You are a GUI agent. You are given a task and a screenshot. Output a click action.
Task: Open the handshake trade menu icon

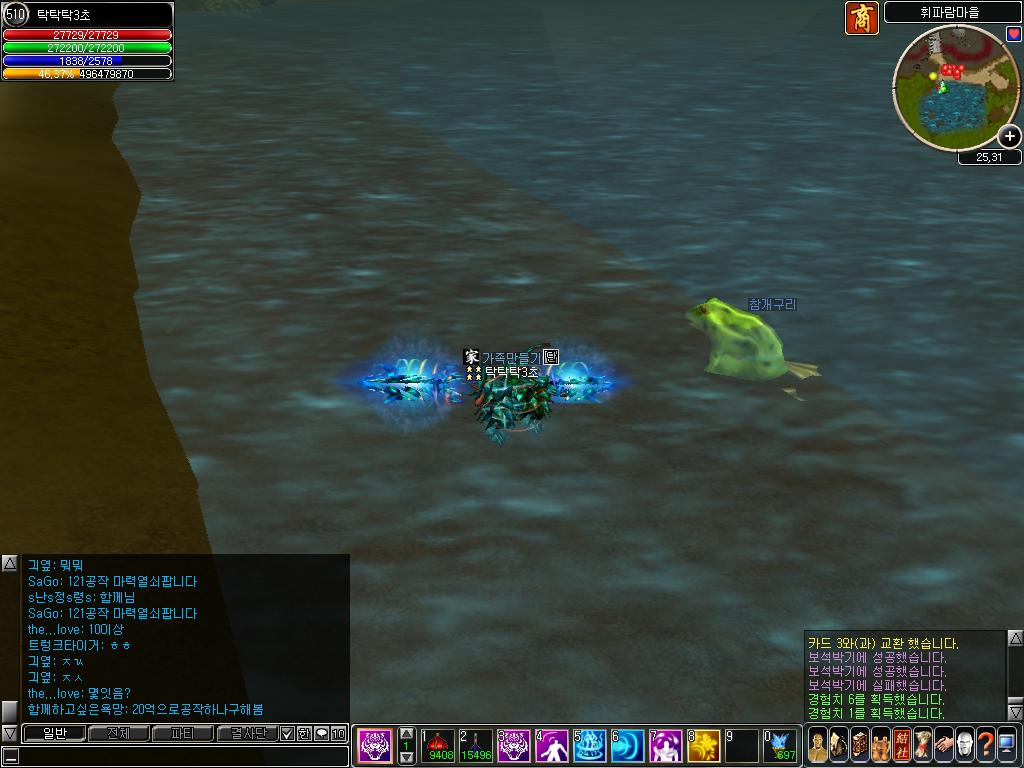click(943, 745)
